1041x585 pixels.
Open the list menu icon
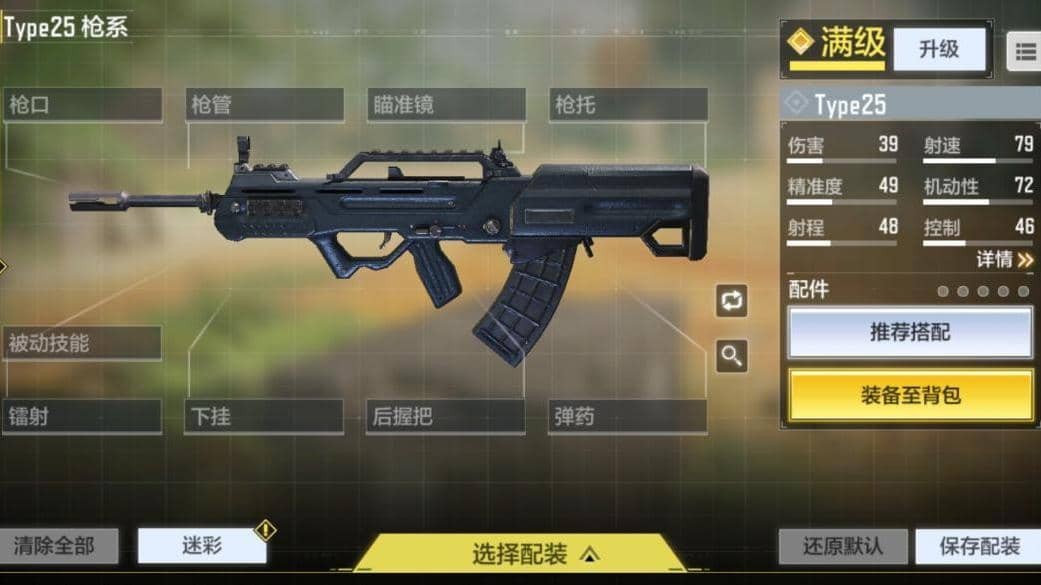point(1025,53)
